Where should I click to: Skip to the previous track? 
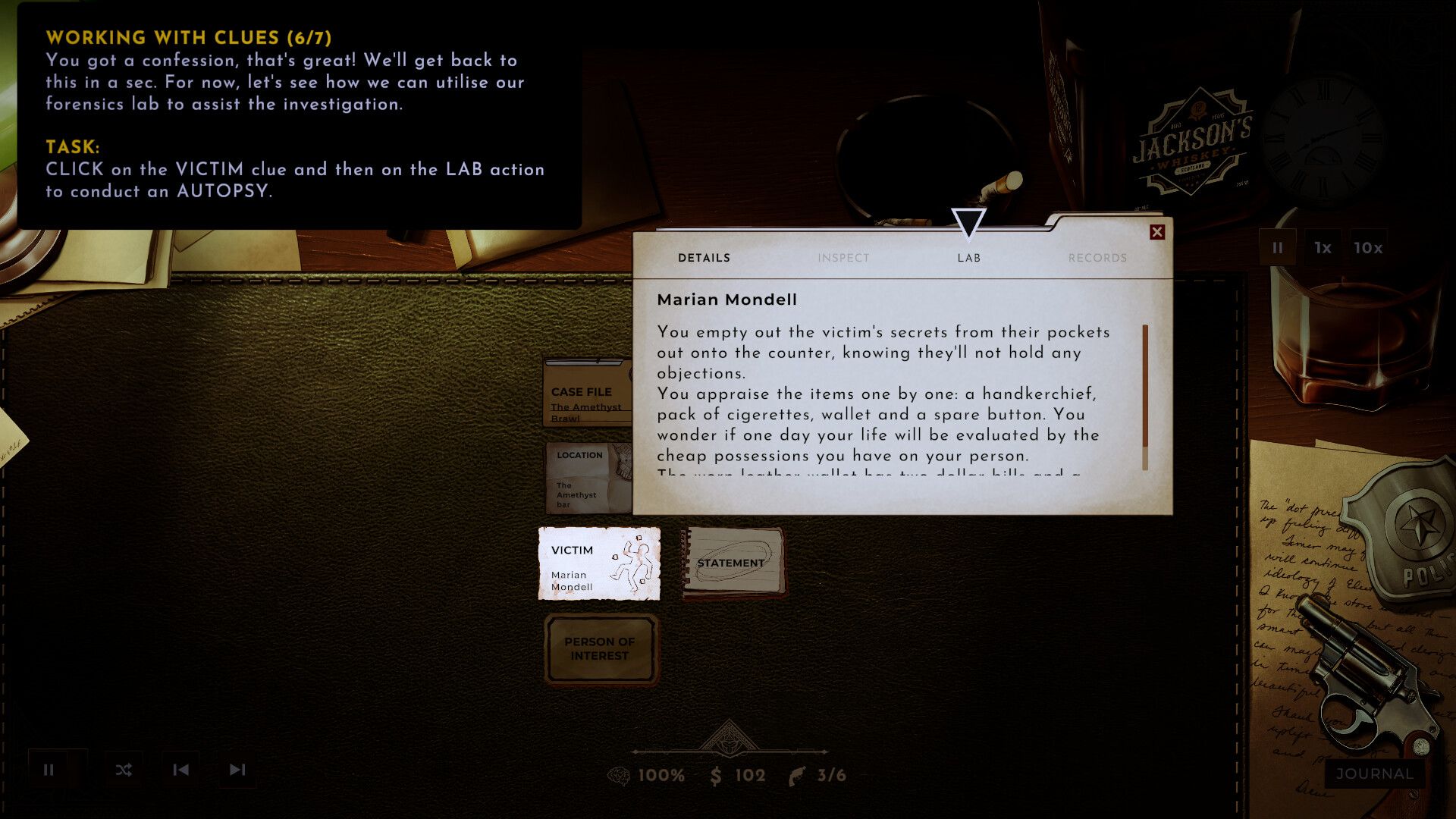pos(182,769)
